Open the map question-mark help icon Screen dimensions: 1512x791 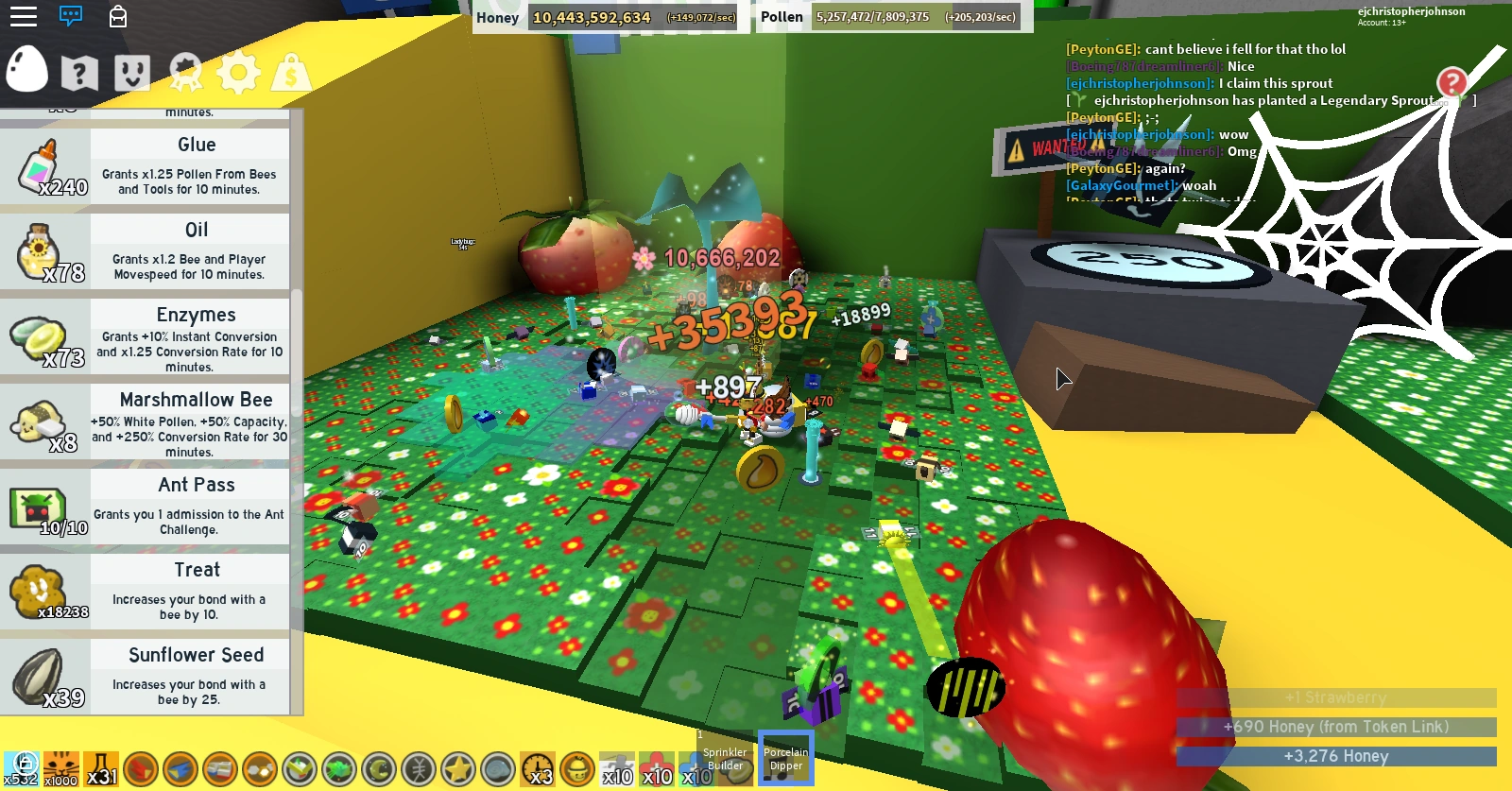point(79,72)
